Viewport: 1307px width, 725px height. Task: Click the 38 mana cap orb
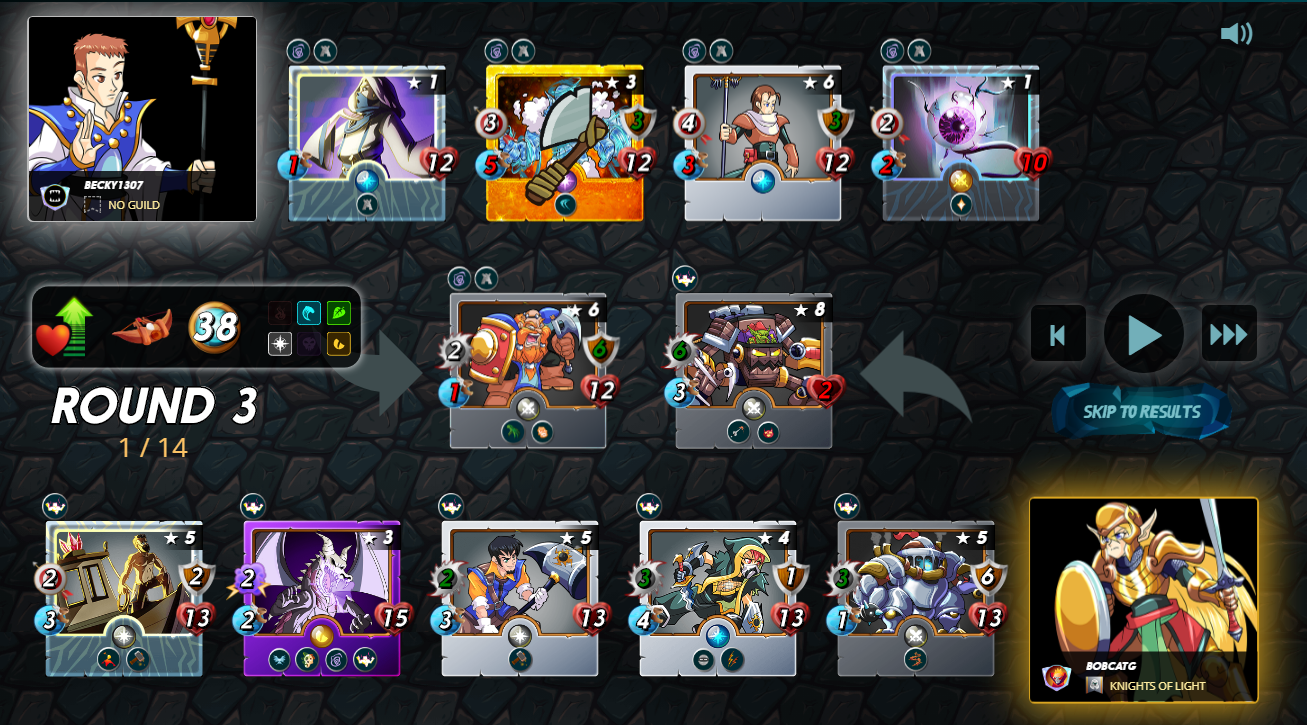click(211, 328)
